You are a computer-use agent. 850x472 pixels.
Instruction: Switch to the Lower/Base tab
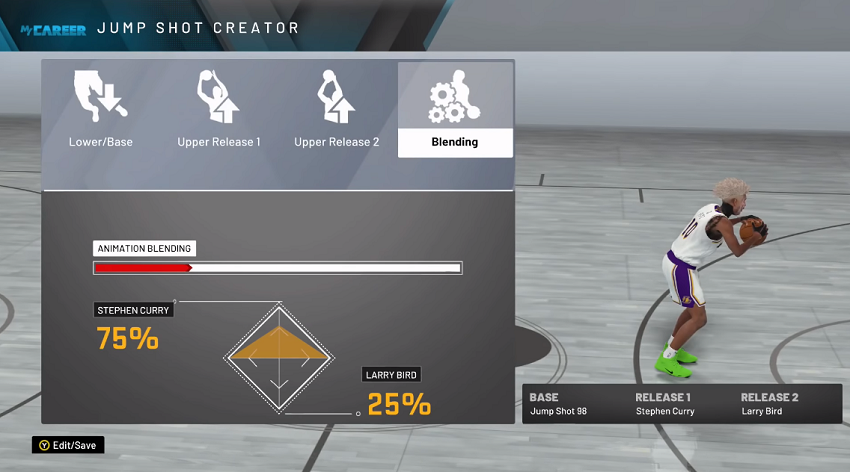[x=100, y=109]
